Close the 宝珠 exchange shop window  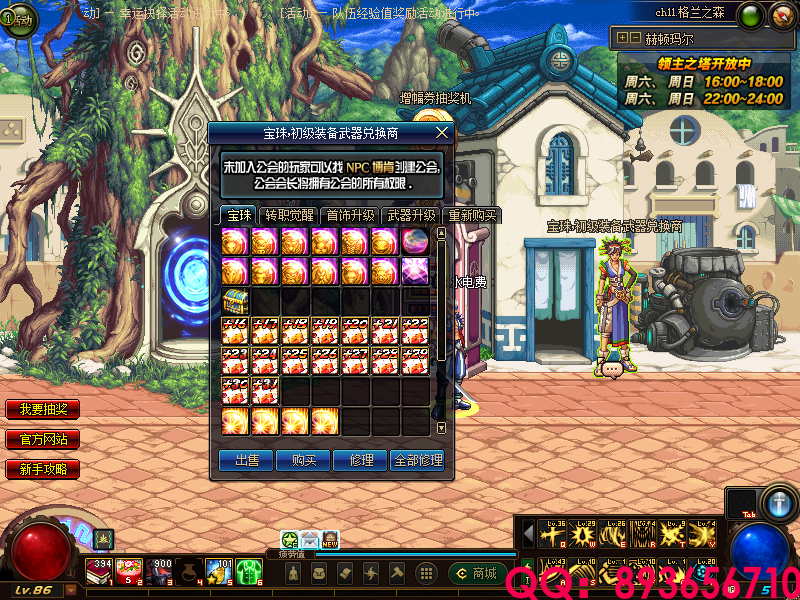442,132
